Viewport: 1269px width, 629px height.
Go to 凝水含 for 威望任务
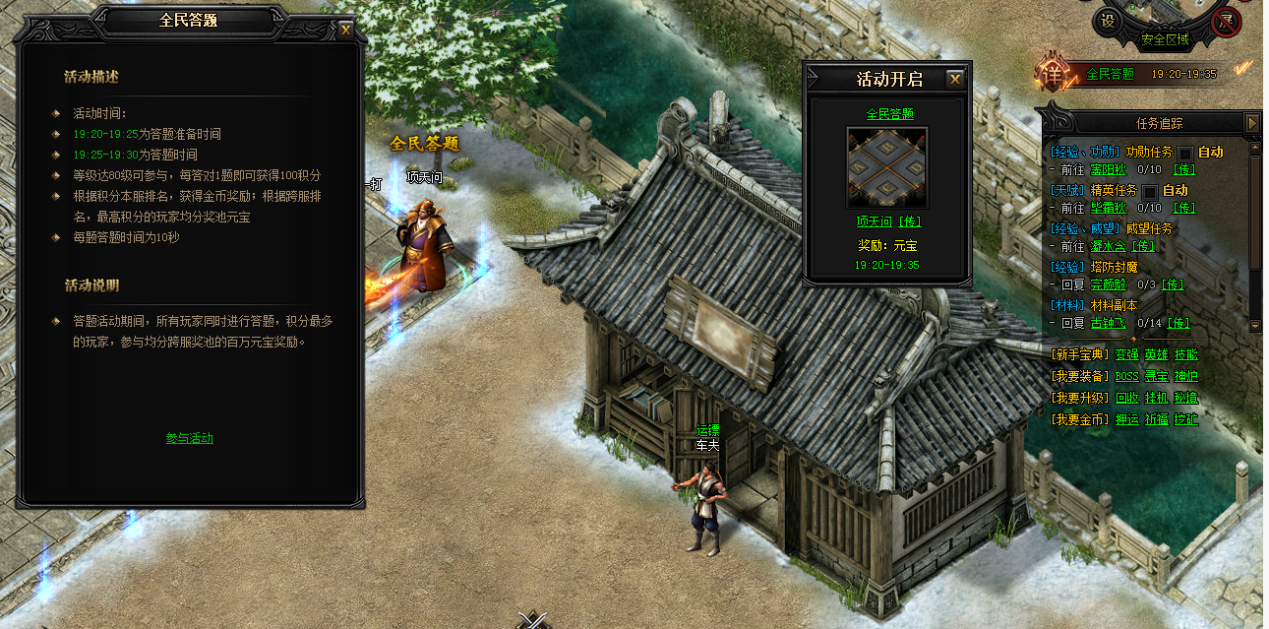pyautogui.click(x=1106, y=246)
